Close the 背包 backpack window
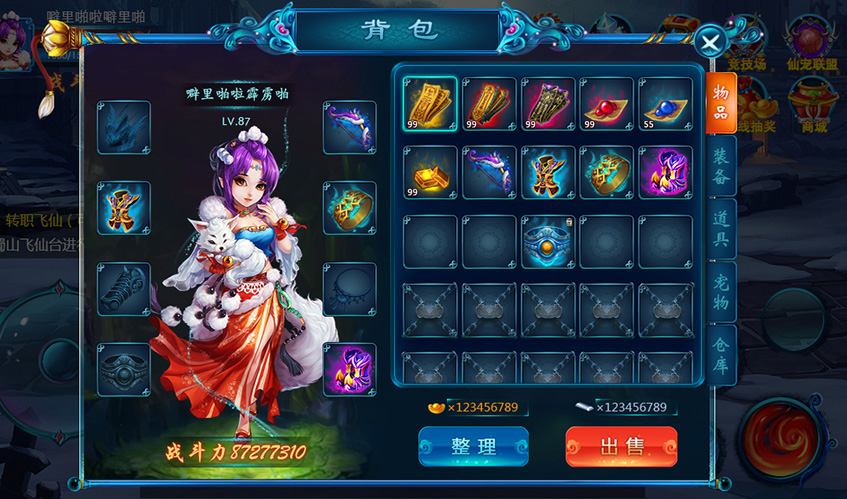The width and height of the screenshot is (847, 499). pyautogui.click(x=709, y=43)
